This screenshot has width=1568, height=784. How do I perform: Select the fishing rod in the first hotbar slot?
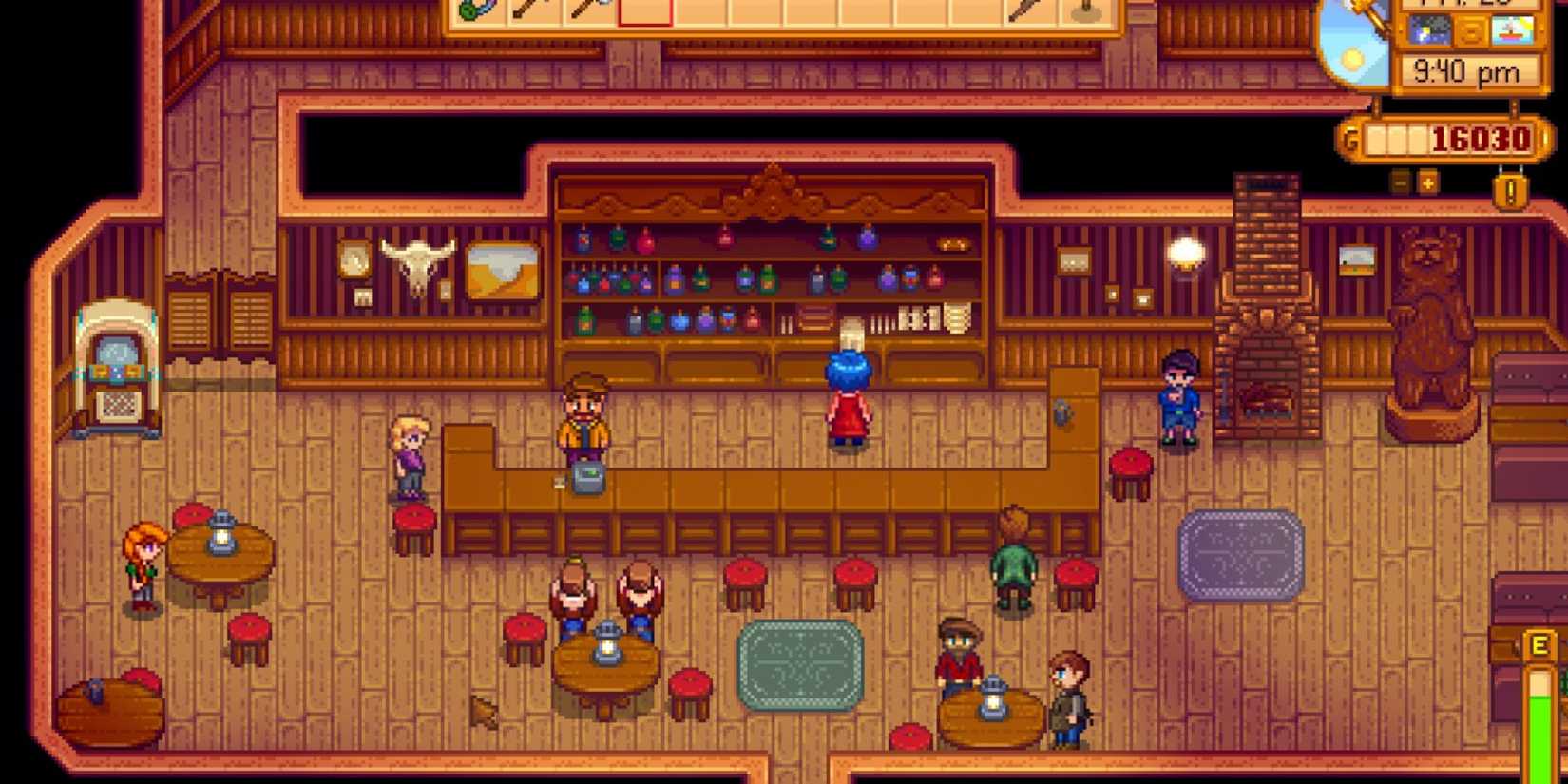coord(475,14)
